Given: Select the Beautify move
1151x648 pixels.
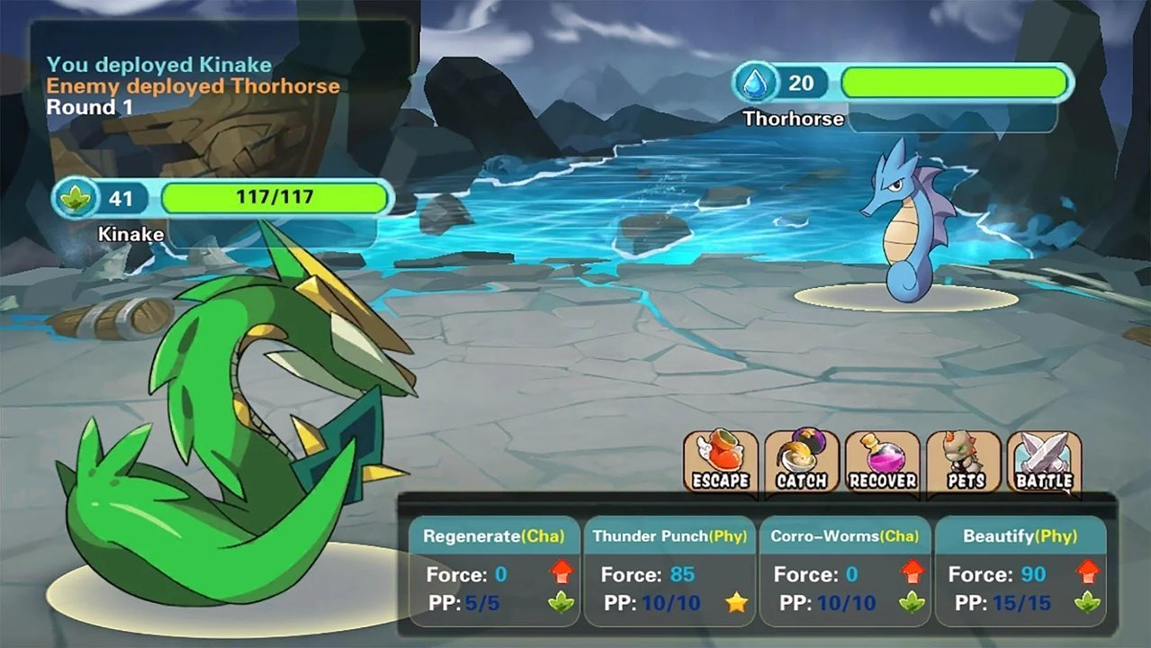Looking at the screenshot, I should (x=1020, y=571).
